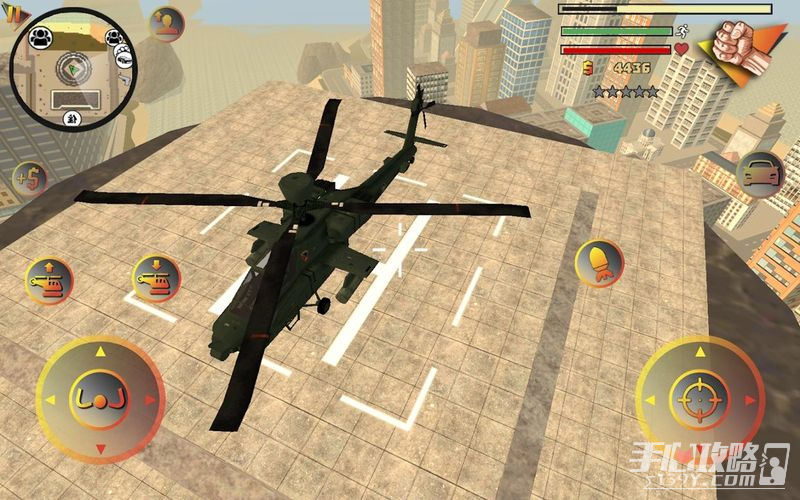Raise the helicopter with the ascend button
This screenshot has height=500, width=800.
(49, 281)
